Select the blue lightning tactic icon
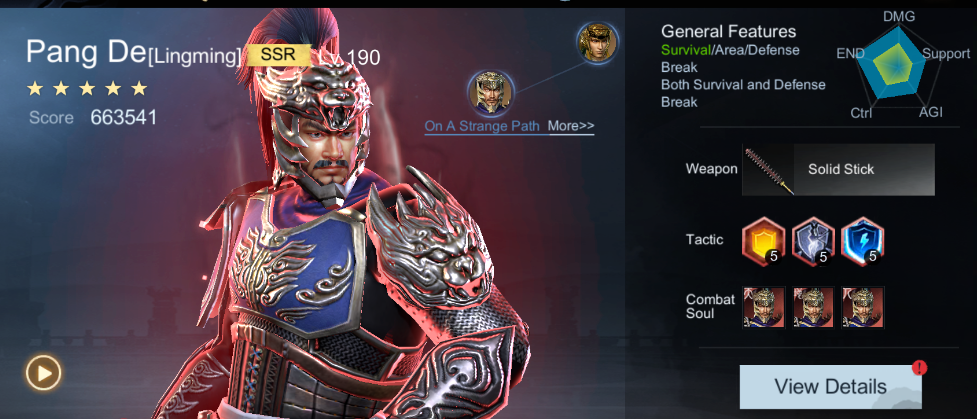 862,240
